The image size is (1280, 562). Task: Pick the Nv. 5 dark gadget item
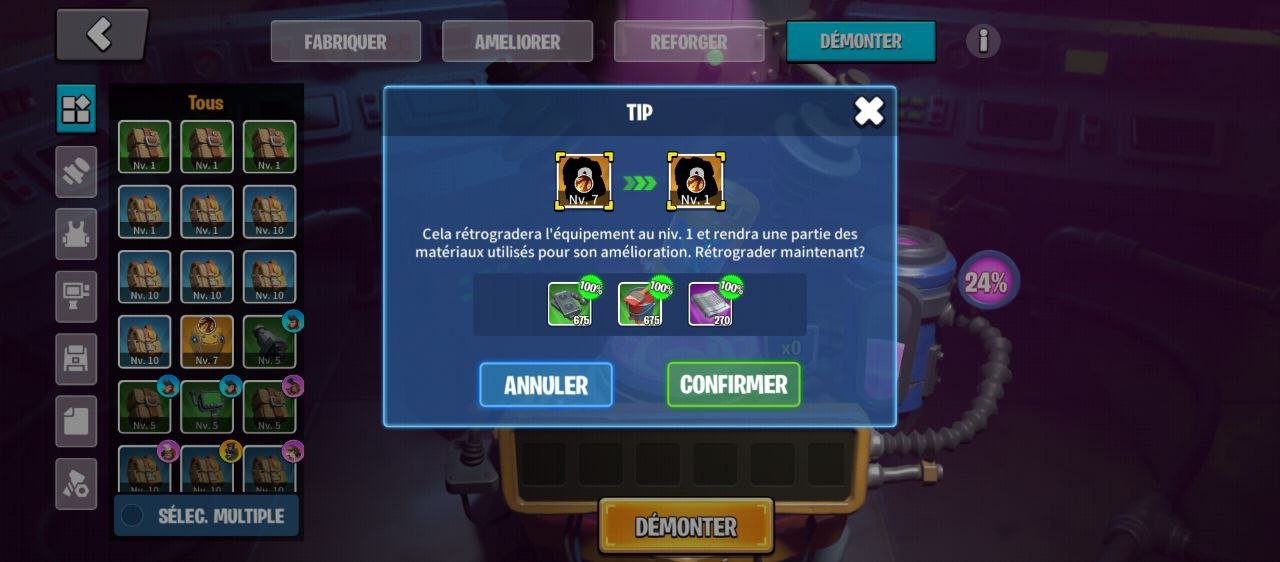pyautogui.click(x=269, y=341)
